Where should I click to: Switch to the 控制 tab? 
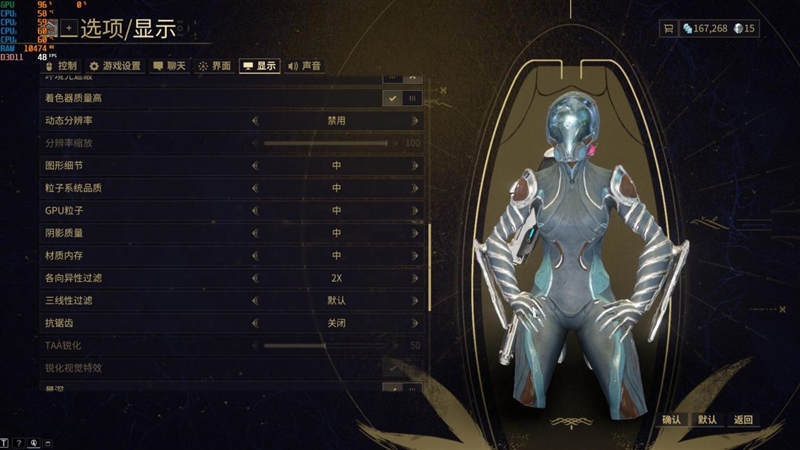pyautogui.click(x=61, y=66)
